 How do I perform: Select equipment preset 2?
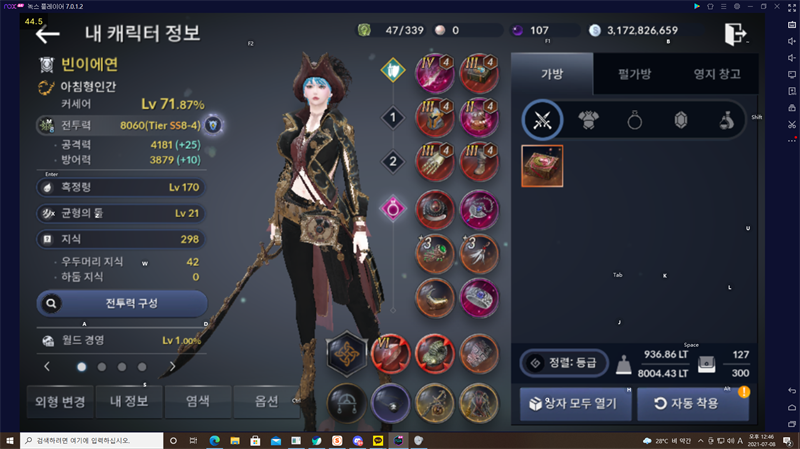394,160
